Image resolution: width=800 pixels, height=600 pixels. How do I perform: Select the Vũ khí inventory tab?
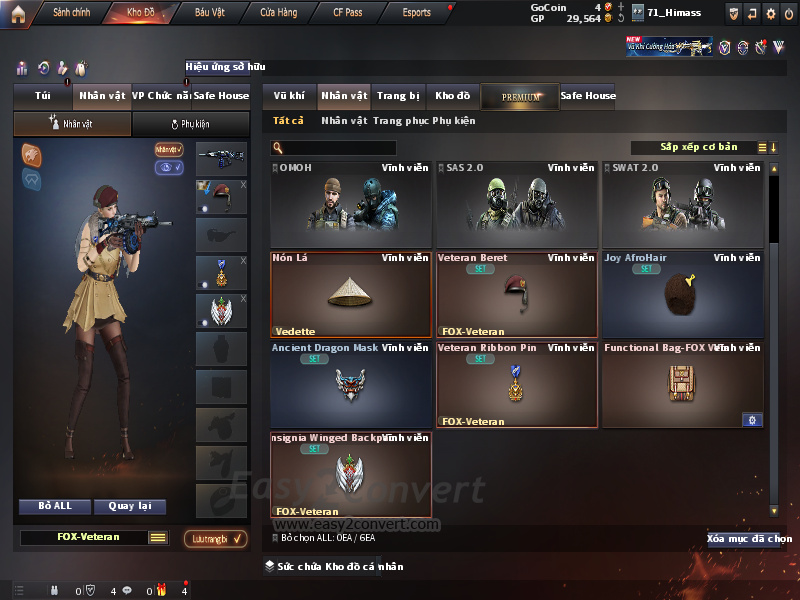tap(289, 96)
